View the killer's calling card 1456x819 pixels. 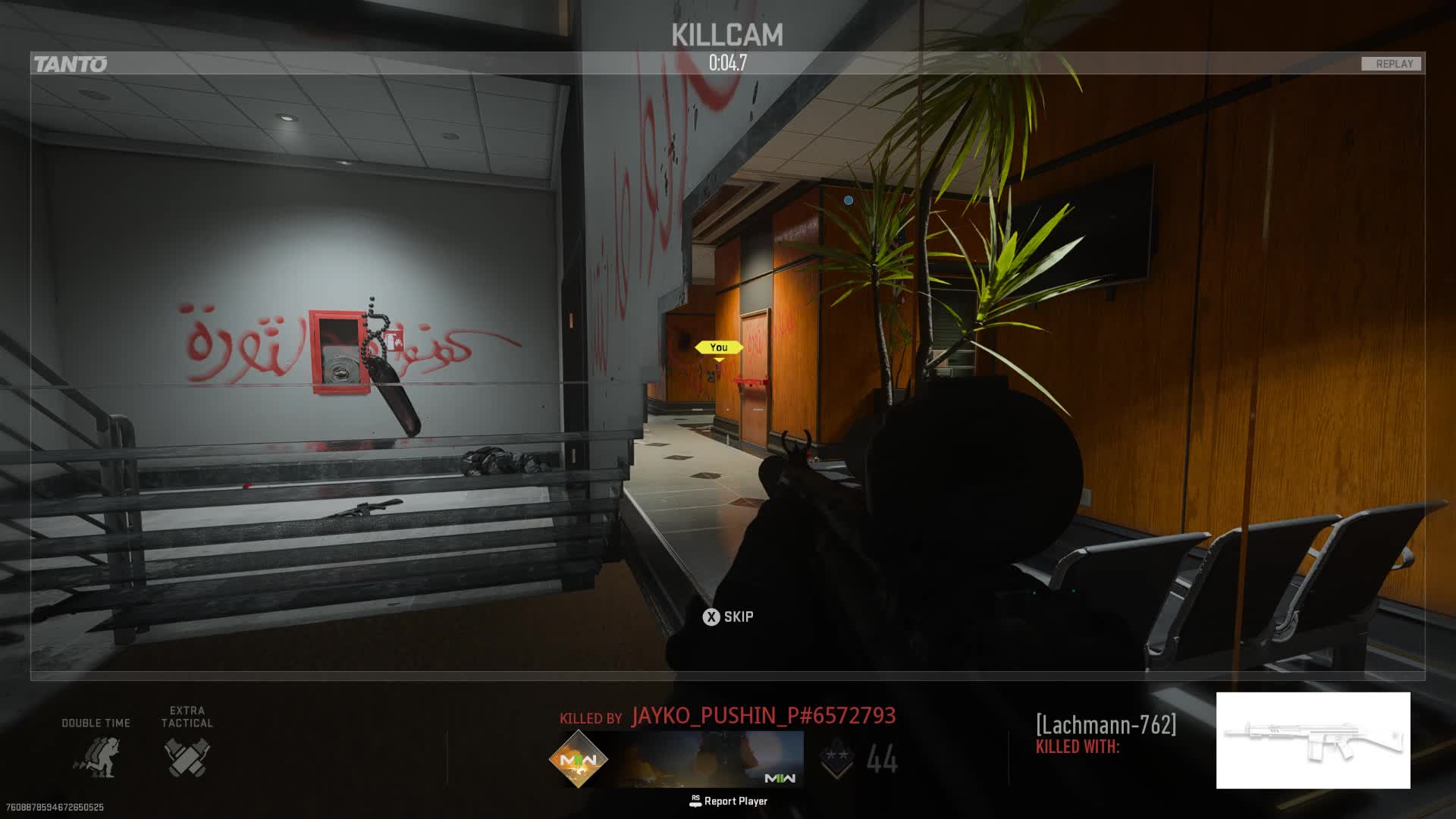click(712, 758)
